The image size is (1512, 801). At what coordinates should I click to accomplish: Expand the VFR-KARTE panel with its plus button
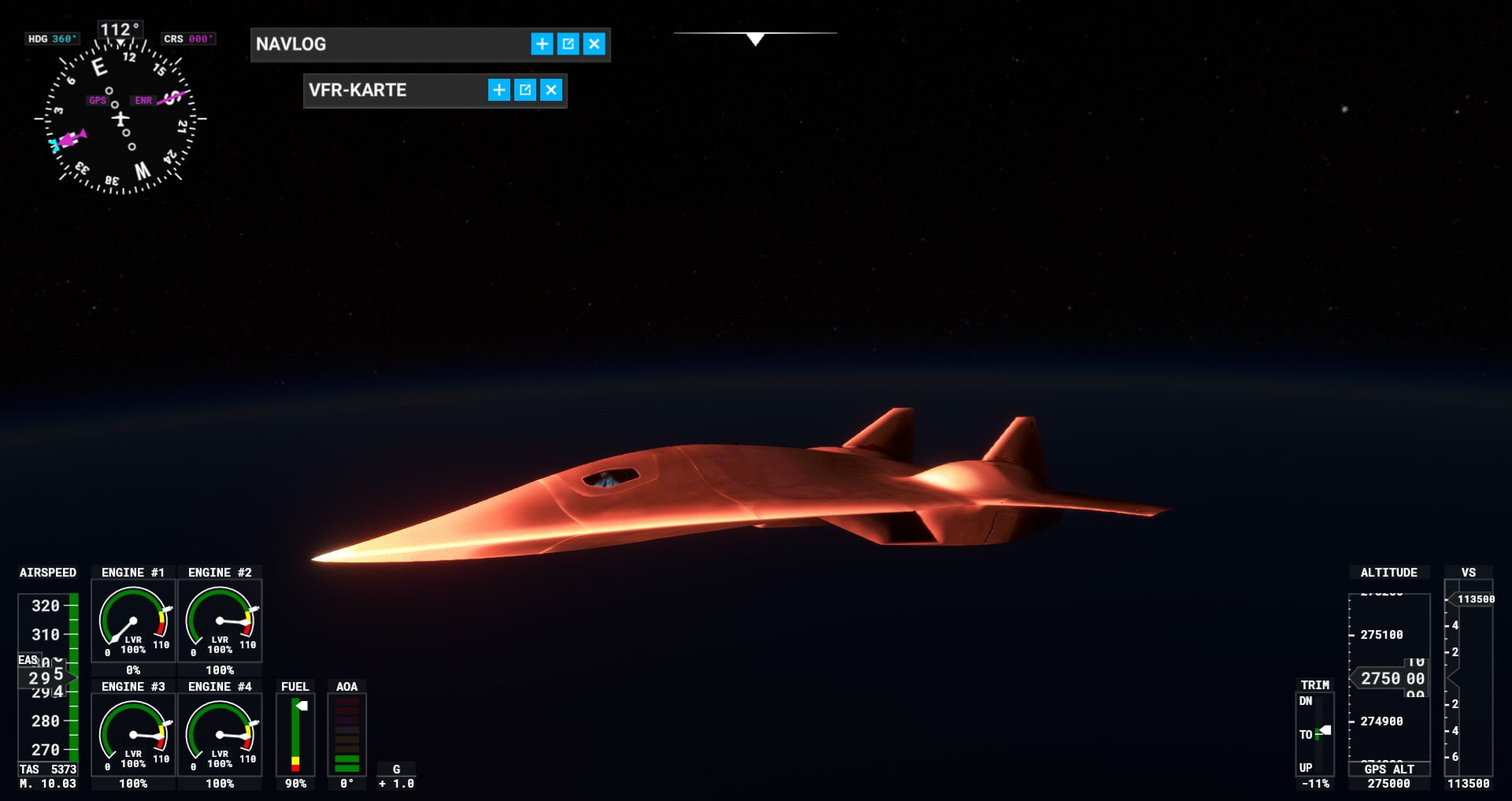coord(498,90)
